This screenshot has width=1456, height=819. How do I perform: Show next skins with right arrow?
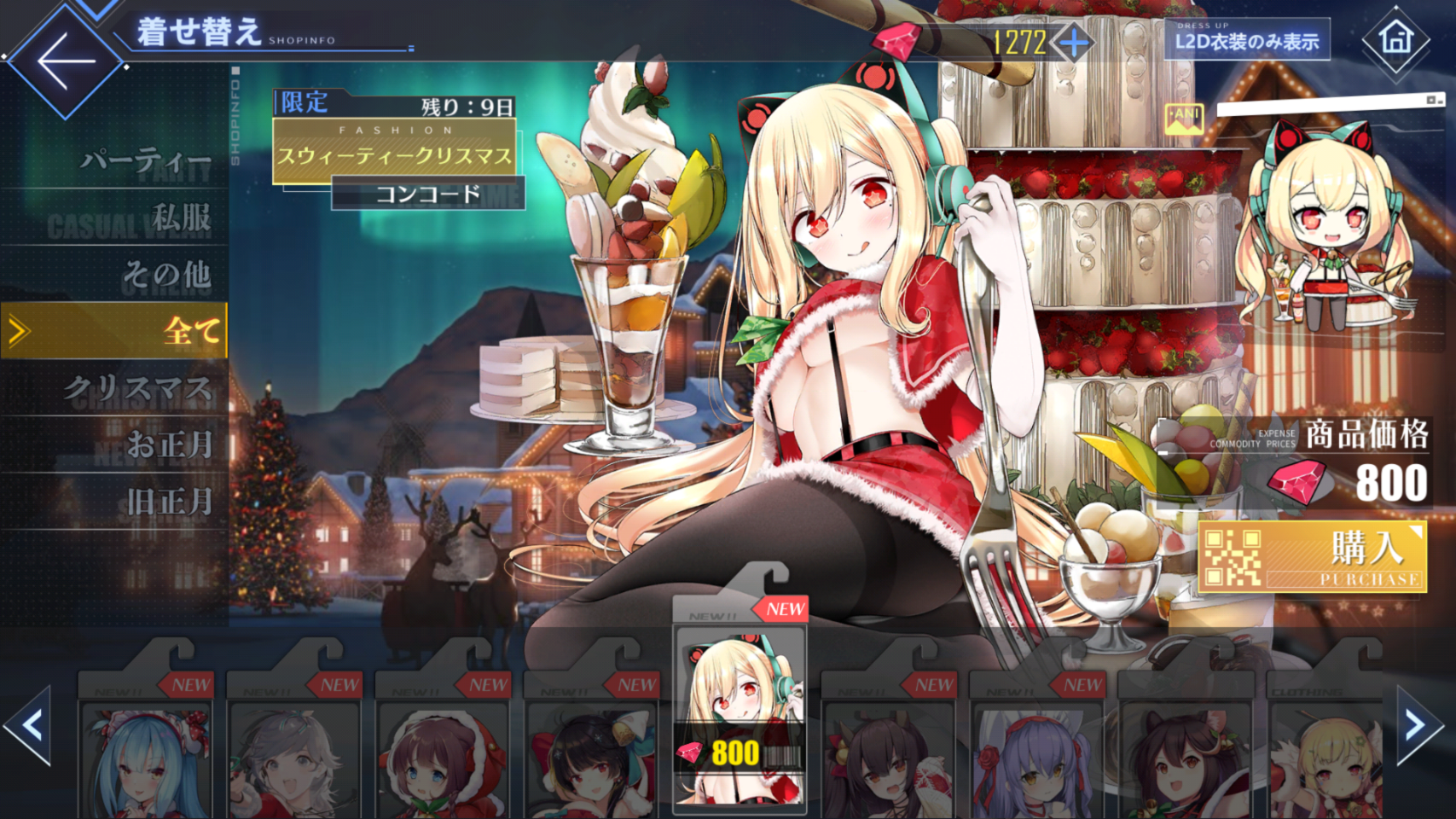coord(1418,726)
